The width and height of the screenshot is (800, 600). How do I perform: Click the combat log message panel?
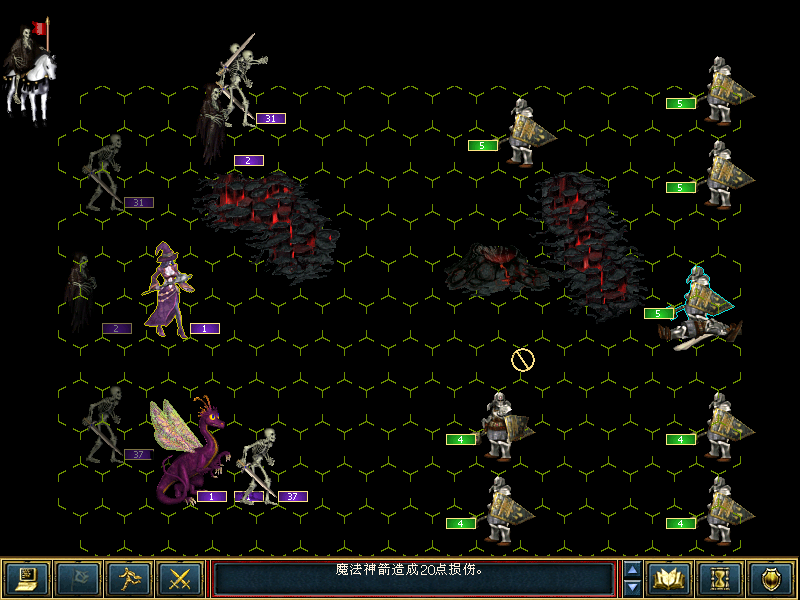413,578
